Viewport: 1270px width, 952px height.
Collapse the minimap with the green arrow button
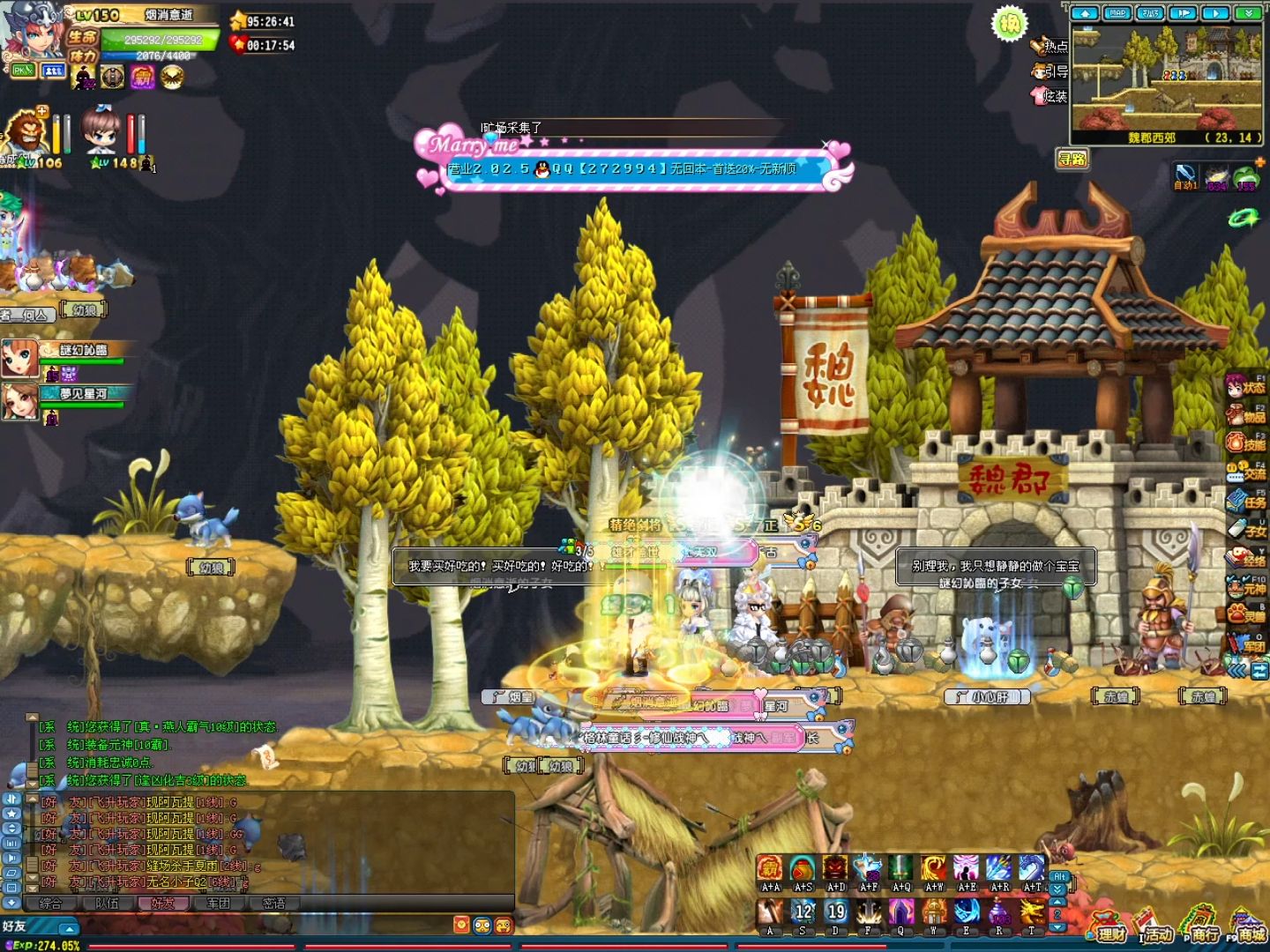click(x=1248, y=13)
